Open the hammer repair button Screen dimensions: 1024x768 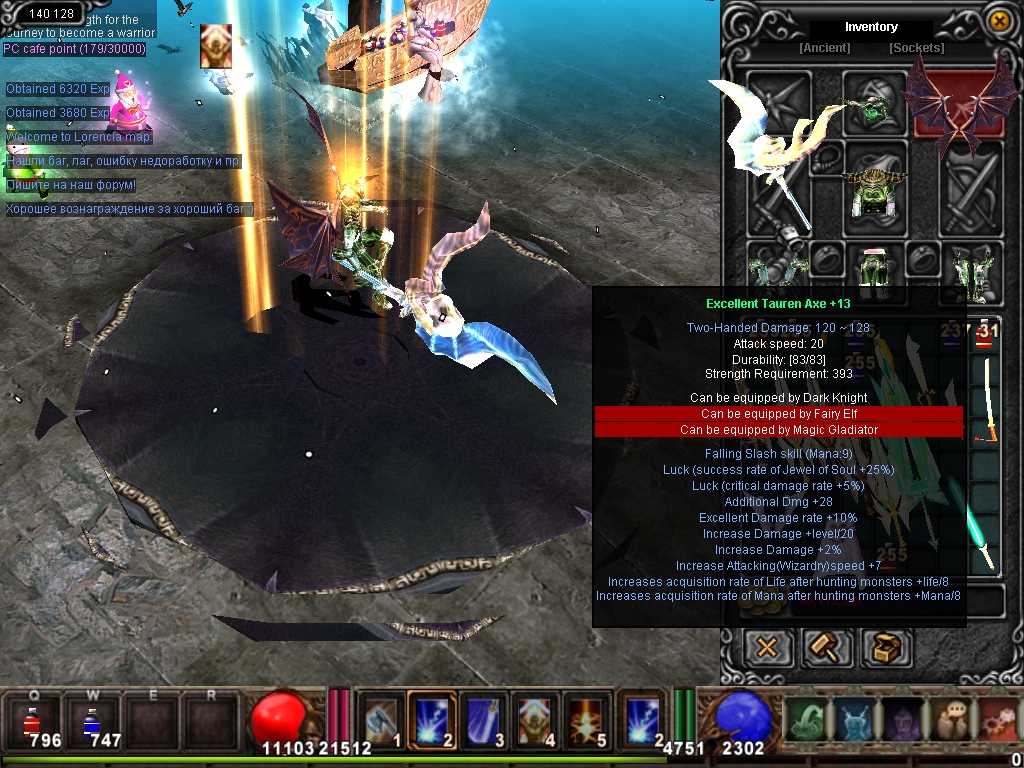827,647
